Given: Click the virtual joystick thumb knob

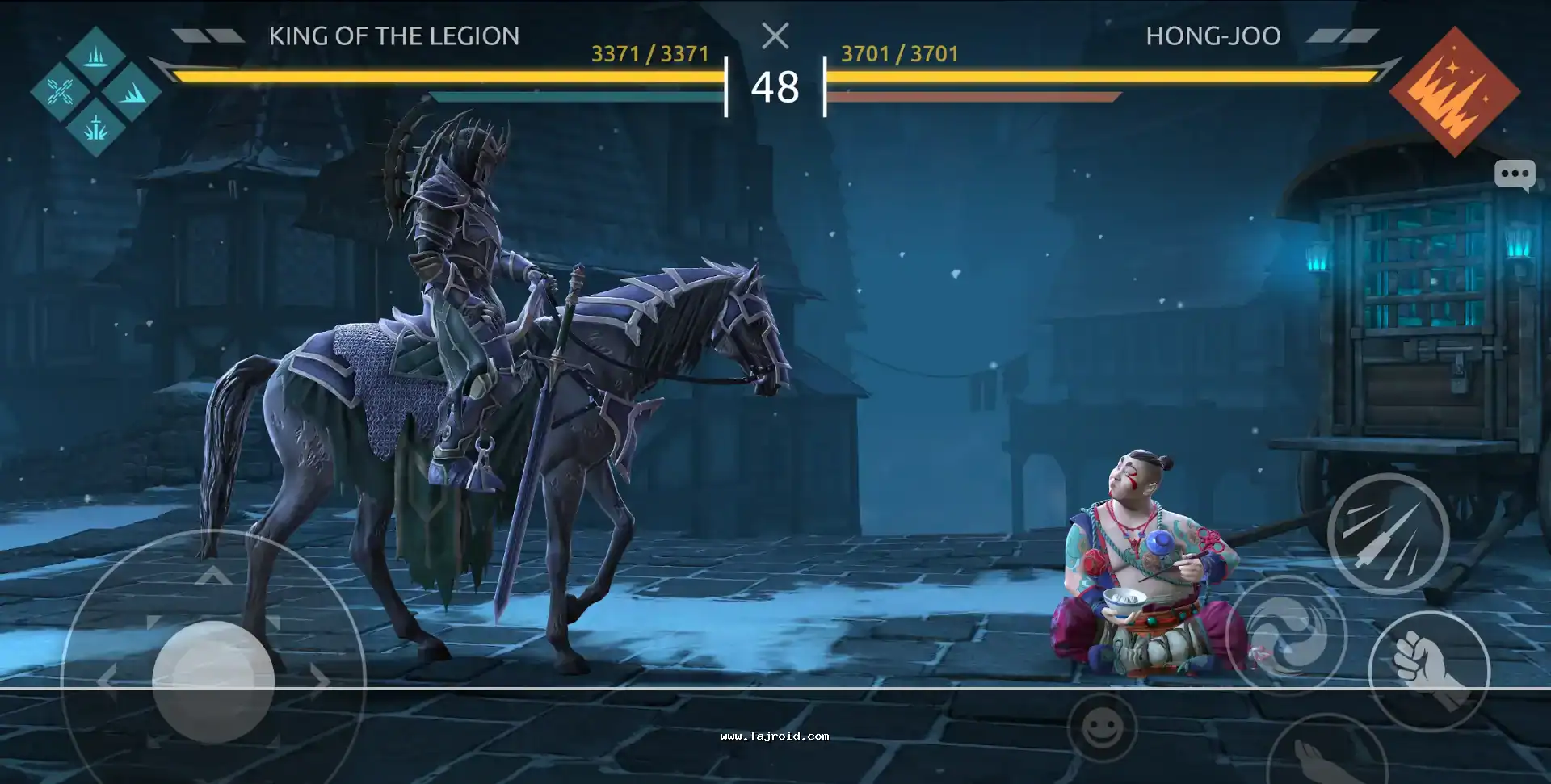Looking at the screenshot, I should [x=213, y=681].
